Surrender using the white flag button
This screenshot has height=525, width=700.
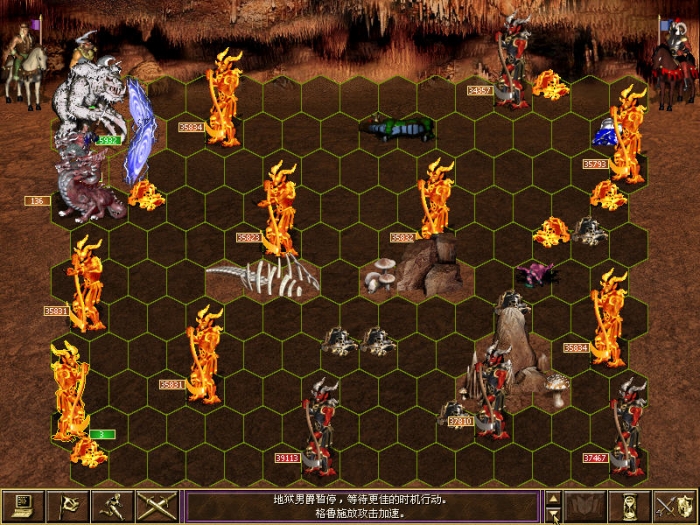click(x=69, y=505)
